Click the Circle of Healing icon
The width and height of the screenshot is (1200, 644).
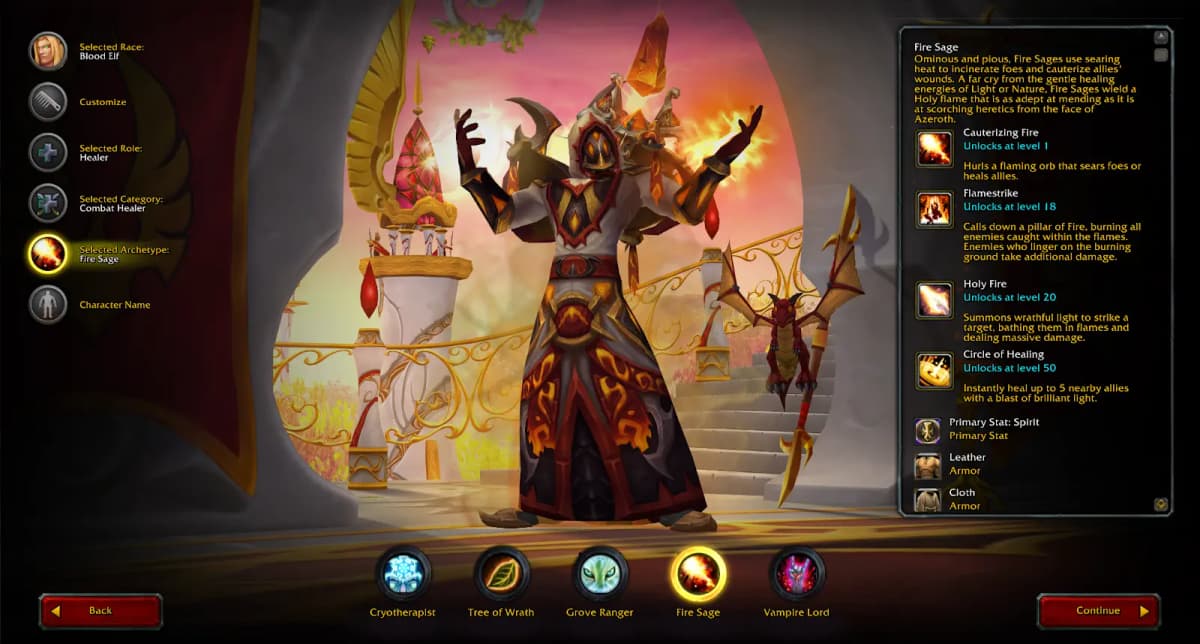pyautogui.click(x=935, y=370)
